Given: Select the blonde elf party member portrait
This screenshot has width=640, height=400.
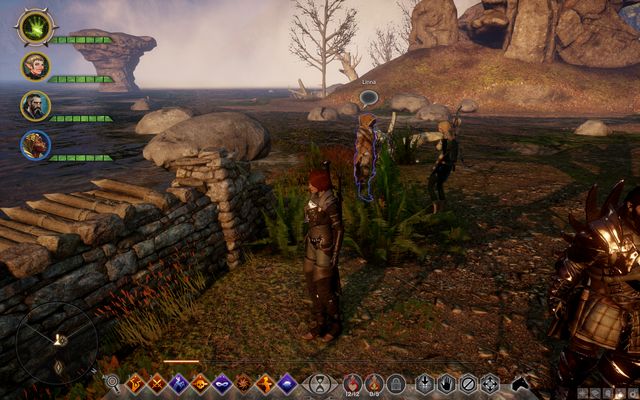Looking at the screenshot, I should click(x=36, y=67).
